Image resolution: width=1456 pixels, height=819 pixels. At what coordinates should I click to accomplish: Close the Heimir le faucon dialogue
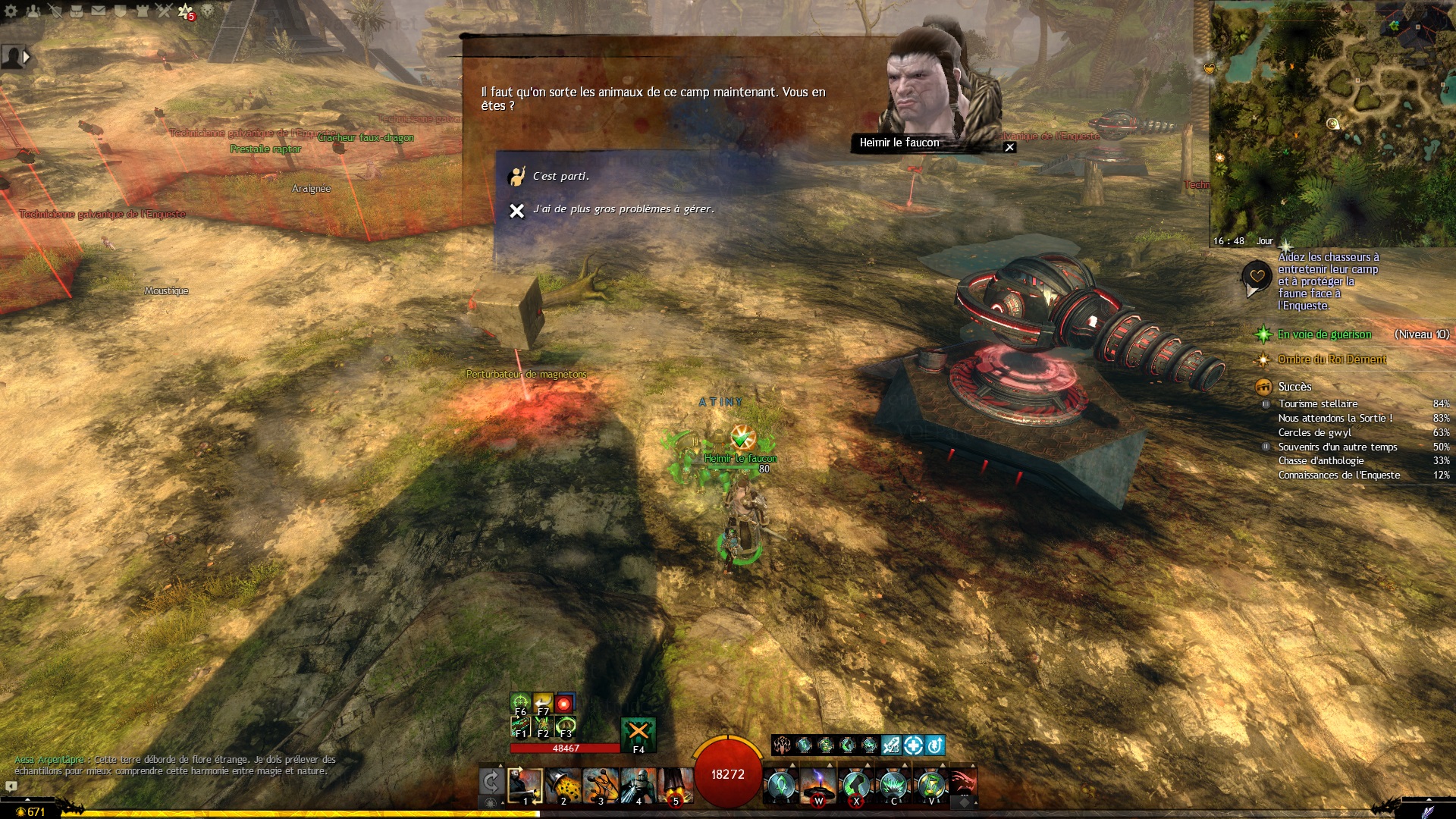[1009, 147]
